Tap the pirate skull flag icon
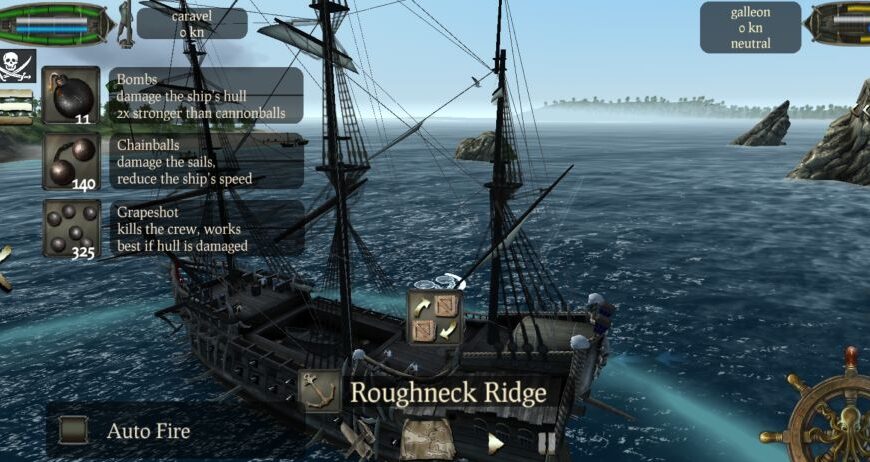 (x=17, y=66)
